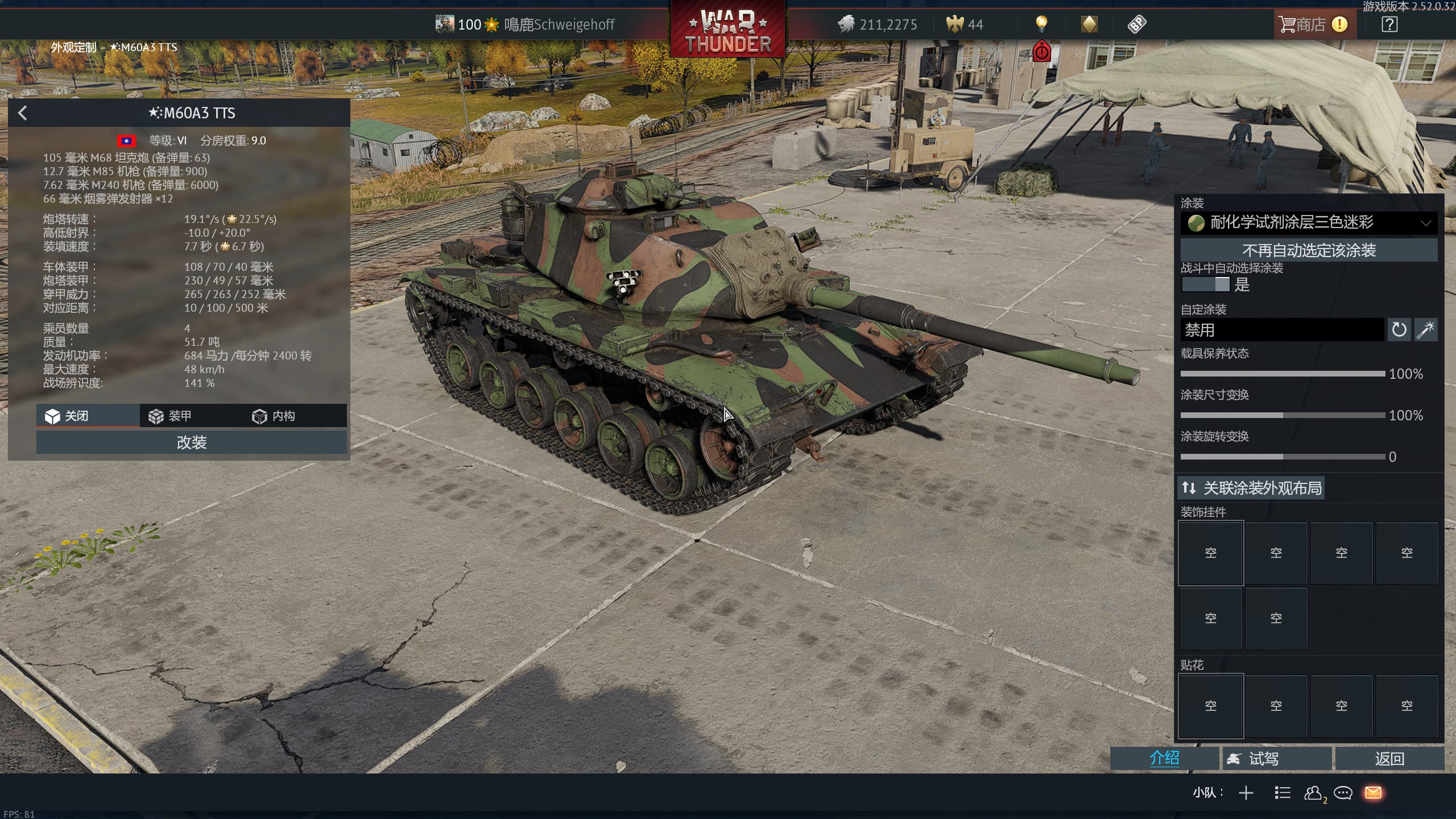Toggle 战斗中自动选择涂装 switch
The image size is (1456, 819).
point(1206,284)
